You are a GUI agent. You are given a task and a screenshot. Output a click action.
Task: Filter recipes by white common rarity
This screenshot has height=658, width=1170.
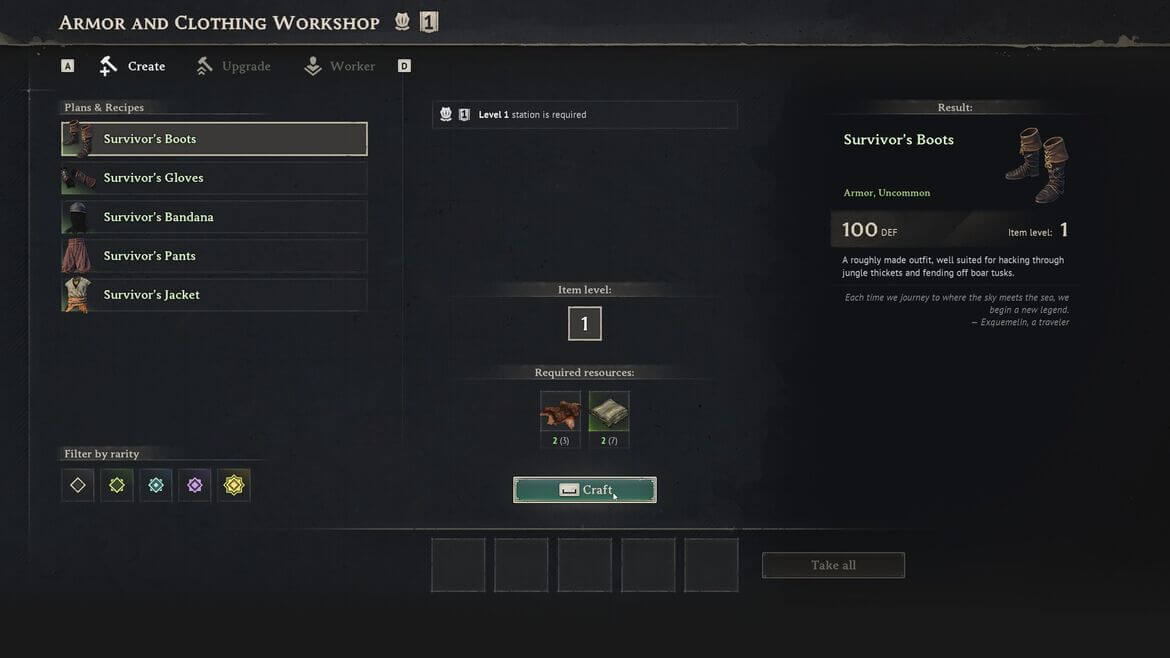[x=78, y=485]
